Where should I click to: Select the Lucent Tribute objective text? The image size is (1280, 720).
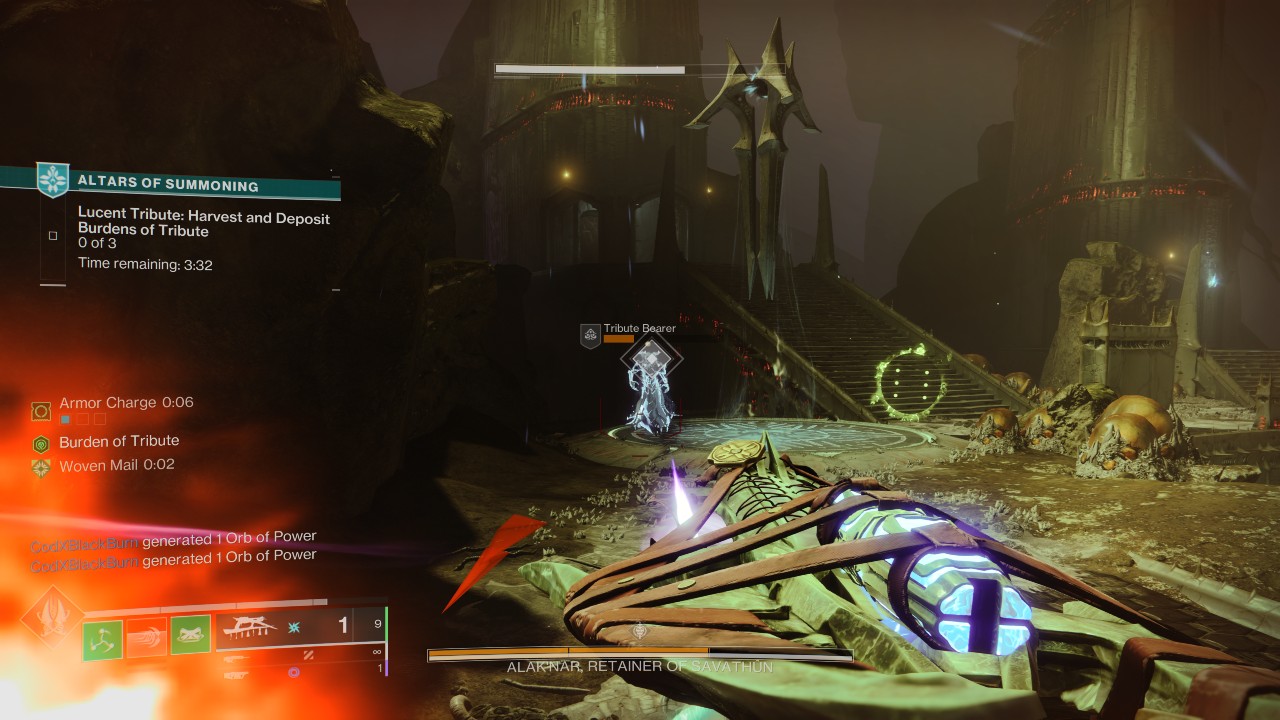click(205, 218)
